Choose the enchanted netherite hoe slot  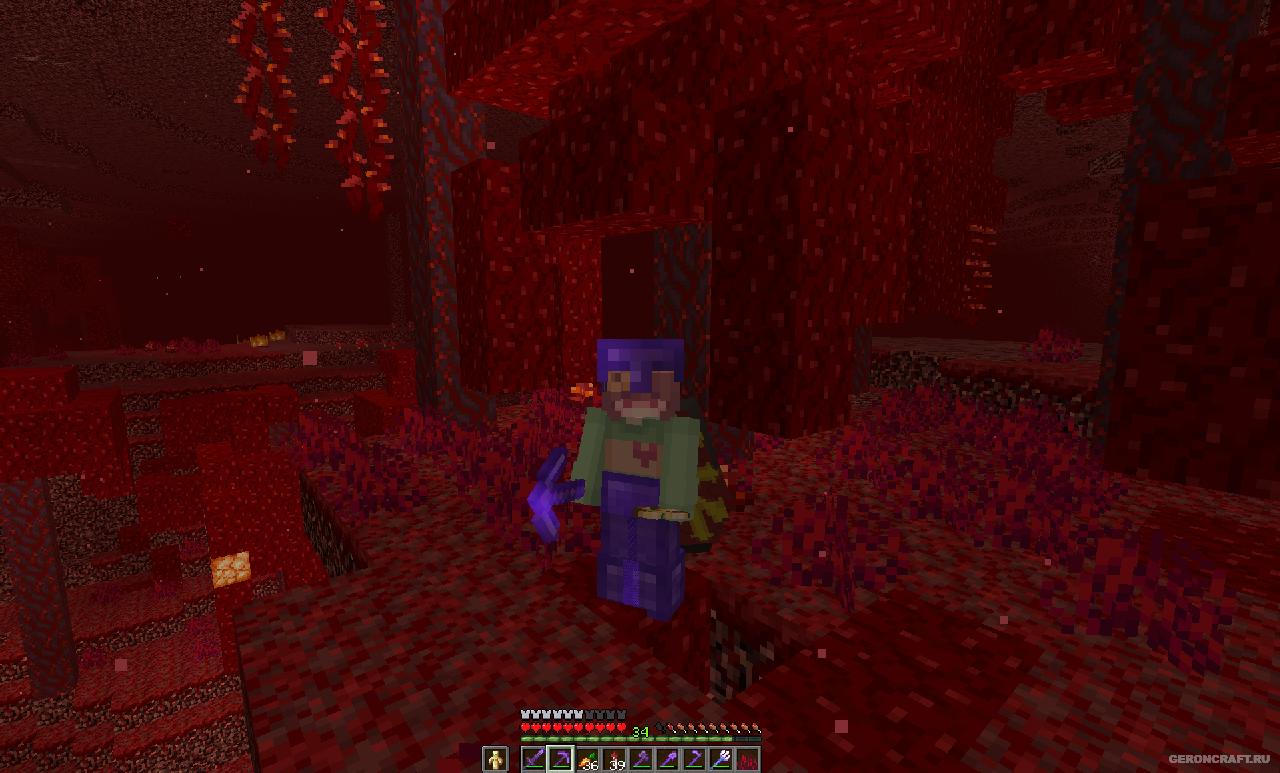(x=694, y=760)
